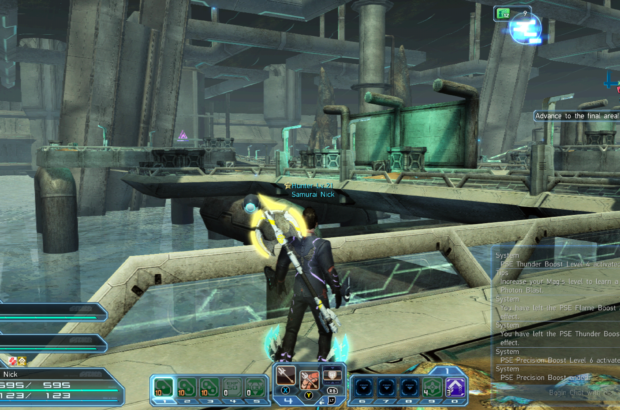Activate the red attack action icon
620x410 pixels.
click(x=309, y=379)
